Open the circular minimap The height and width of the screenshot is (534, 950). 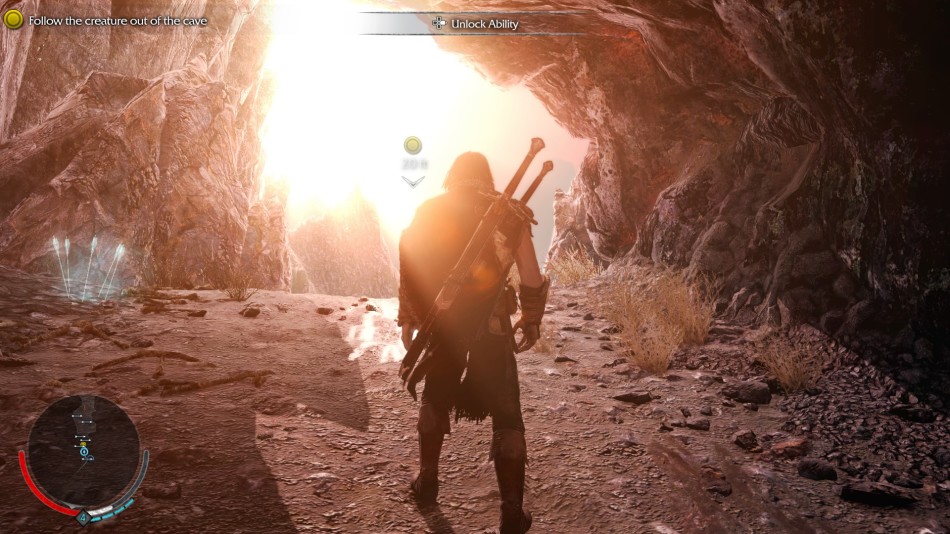coord(83,450)
